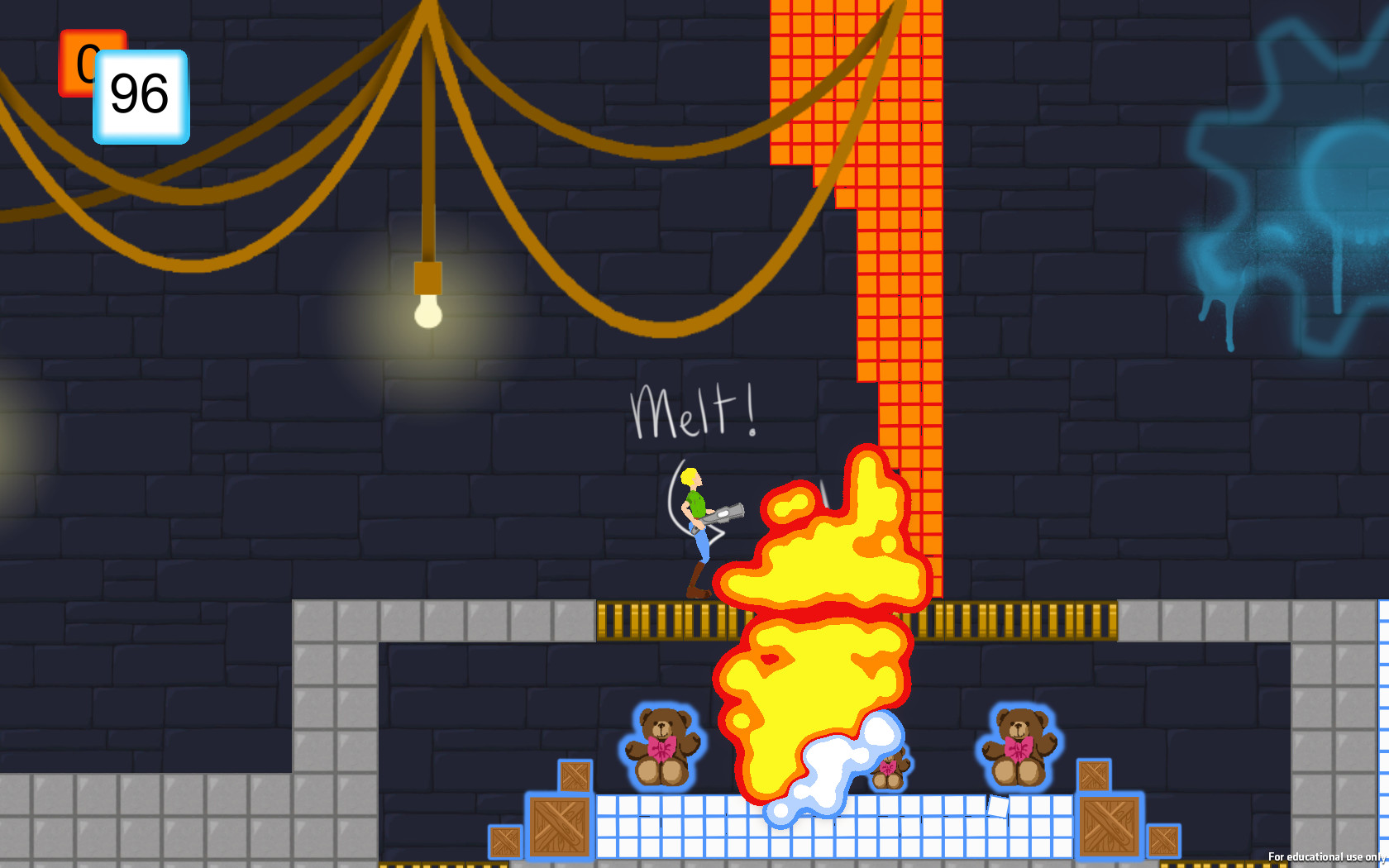Click the teddy bear right of the fire

[1019, 746]
